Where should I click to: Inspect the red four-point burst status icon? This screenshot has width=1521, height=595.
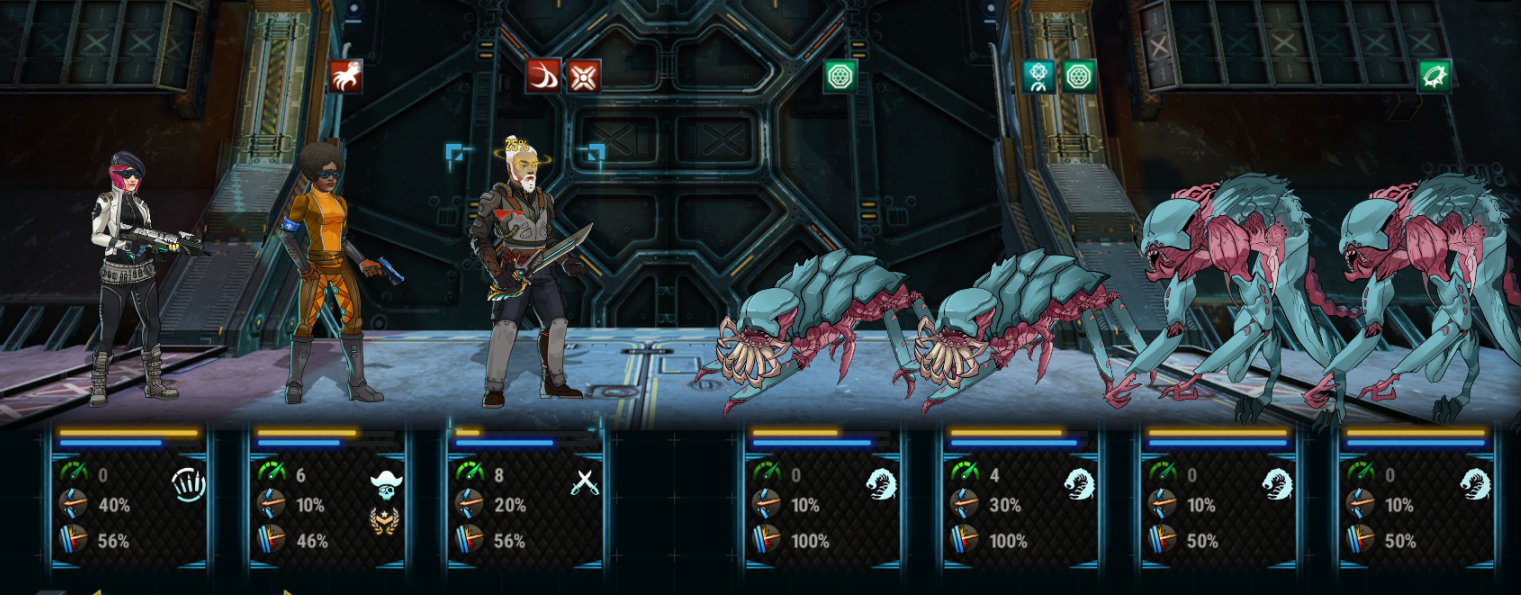(x=583, y=77)
